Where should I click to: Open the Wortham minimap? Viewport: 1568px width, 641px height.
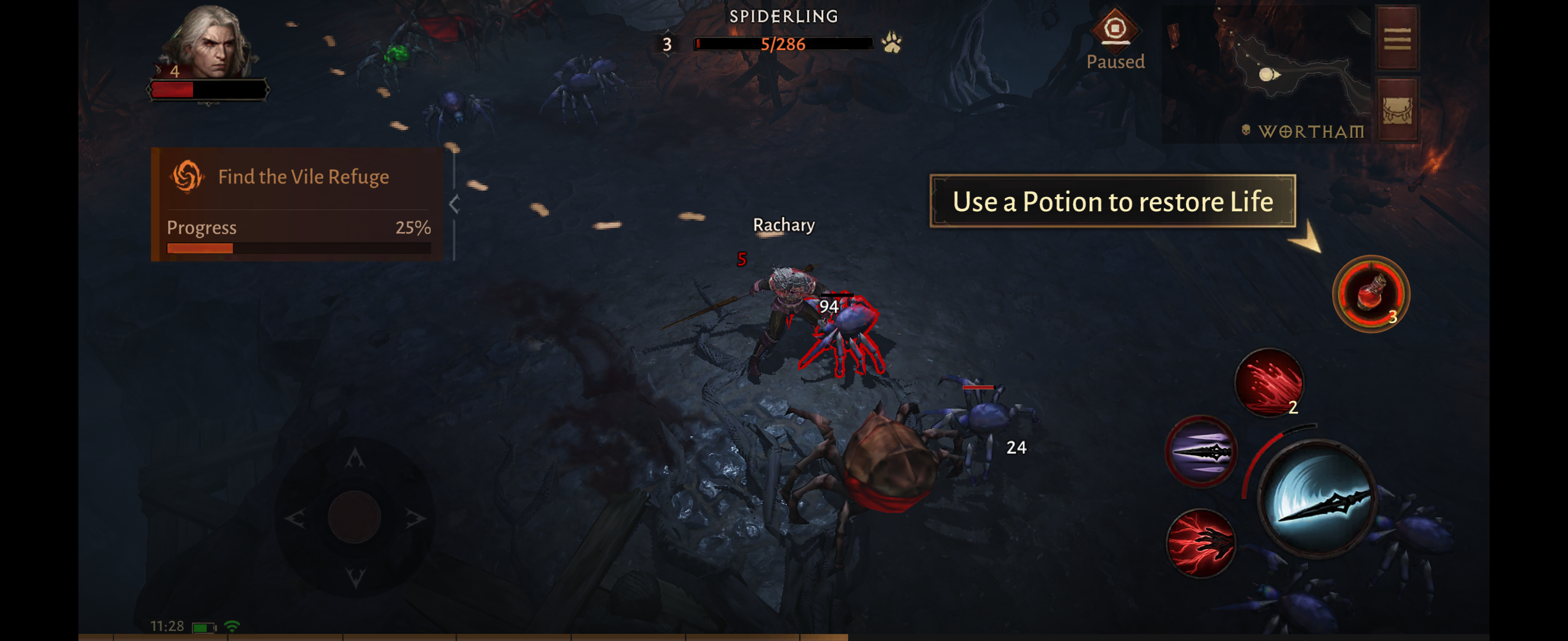[x=1266, y=73]
